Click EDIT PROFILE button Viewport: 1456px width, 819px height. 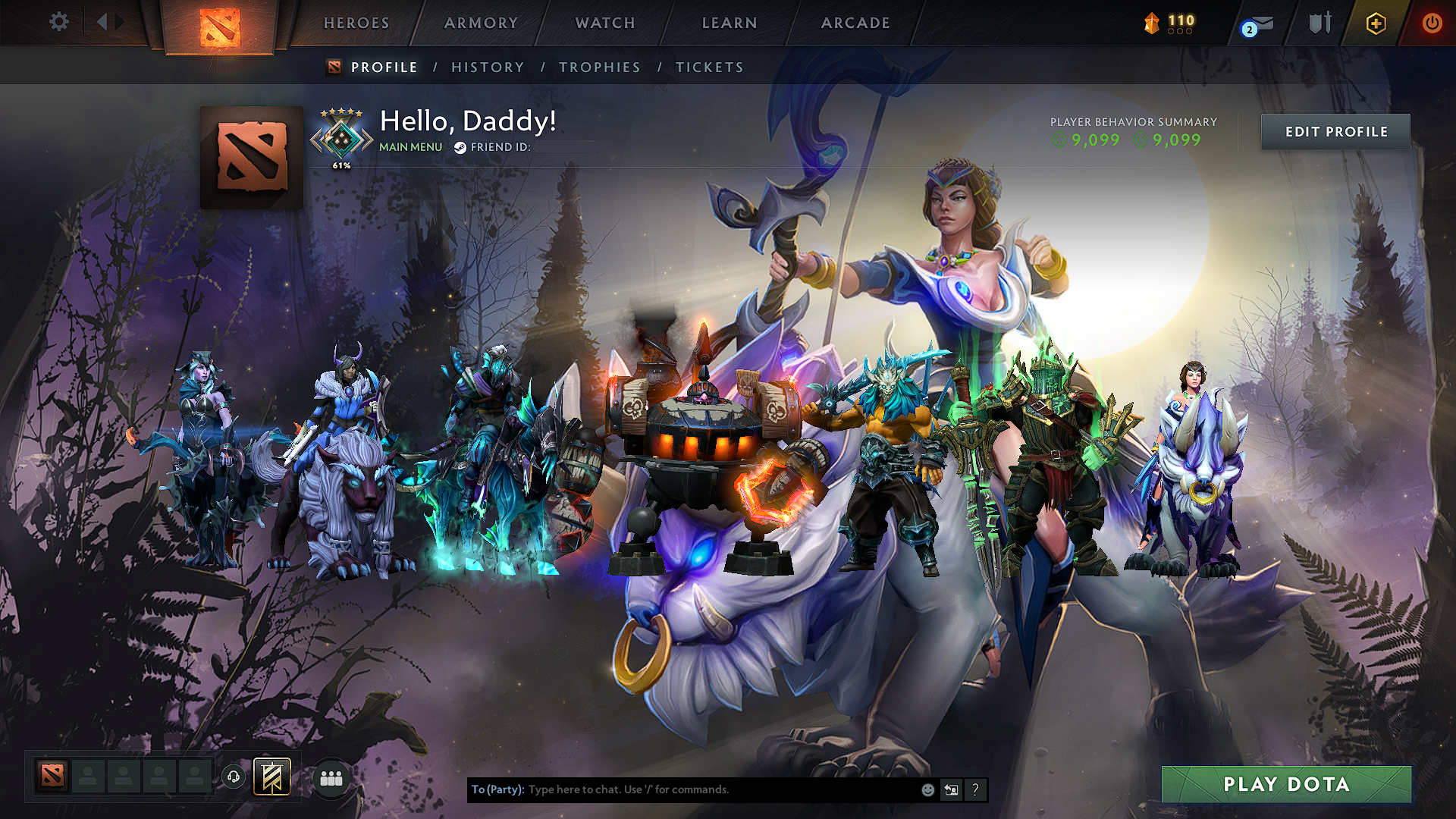pyautogui.click(x=1335, y=131)
